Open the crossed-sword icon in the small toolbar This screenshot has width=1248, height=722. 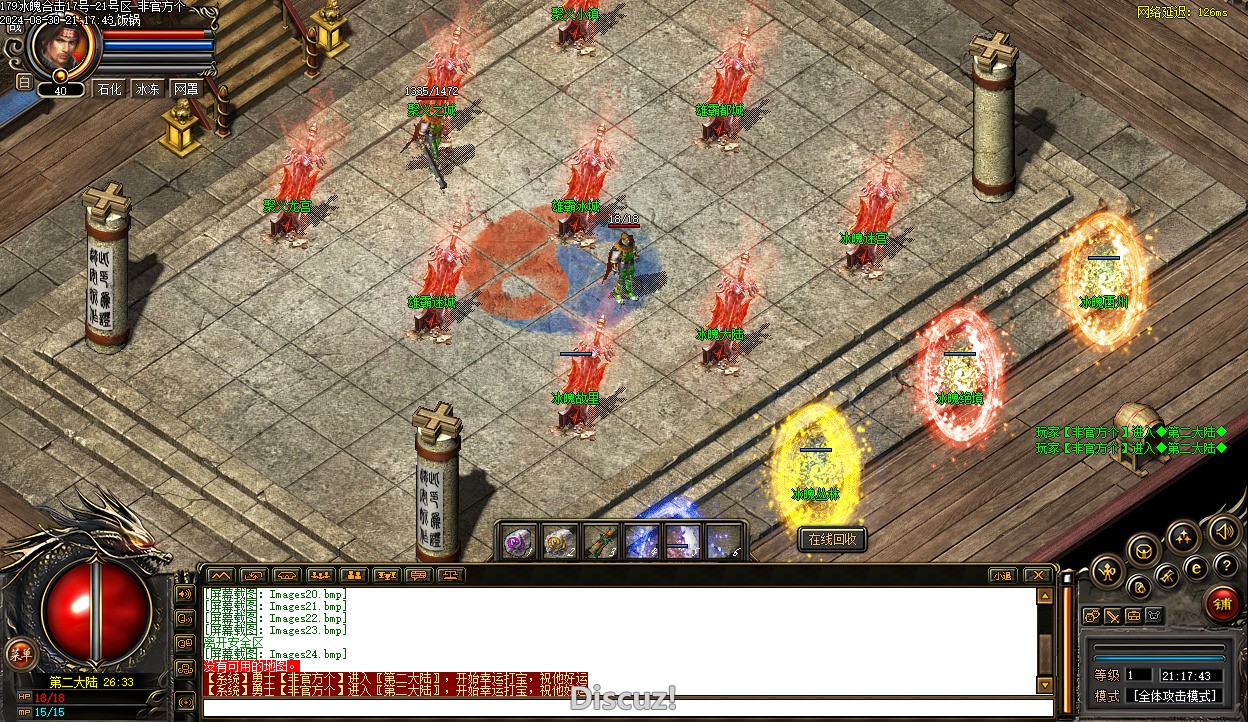click(x=1112, y=616)
